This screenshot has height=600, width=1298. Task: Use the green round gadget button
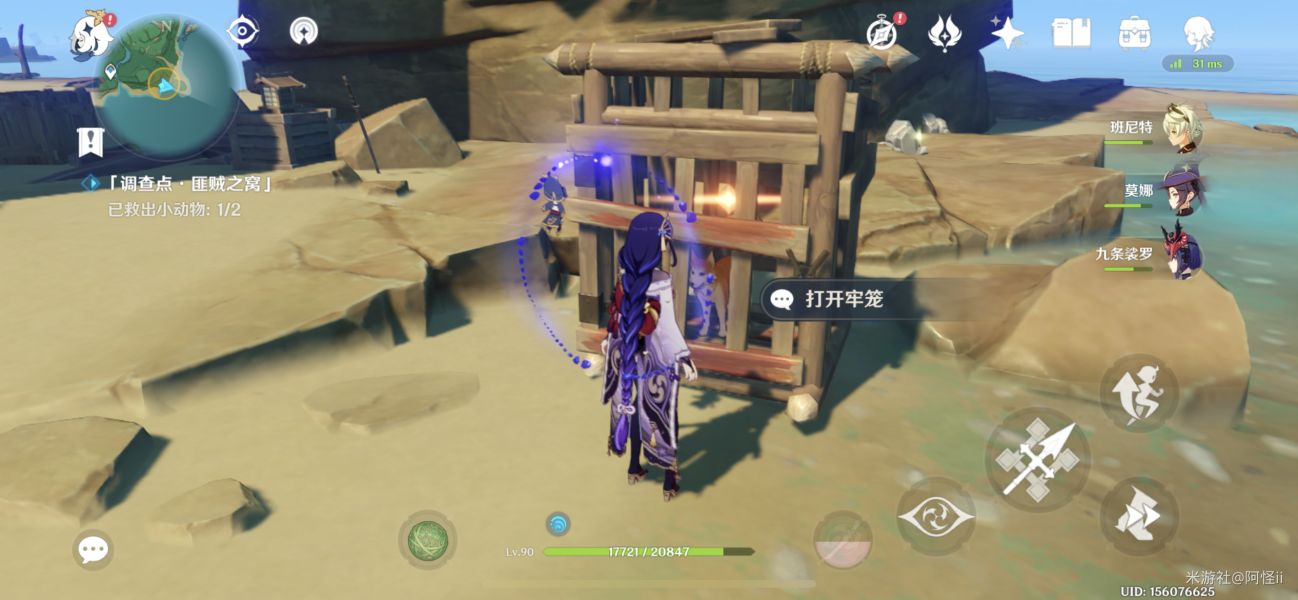click(428, 540)
